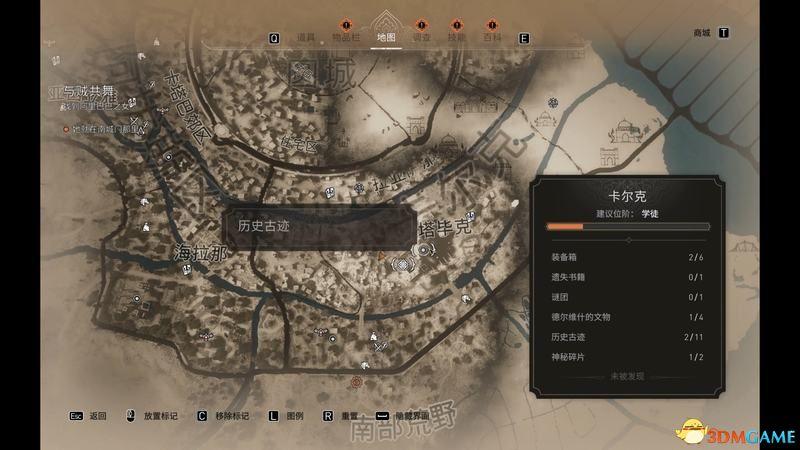Choose 隐藏界面 to hide the interface
The width and height of the screenshot is (800, 450).
point(409,415)
